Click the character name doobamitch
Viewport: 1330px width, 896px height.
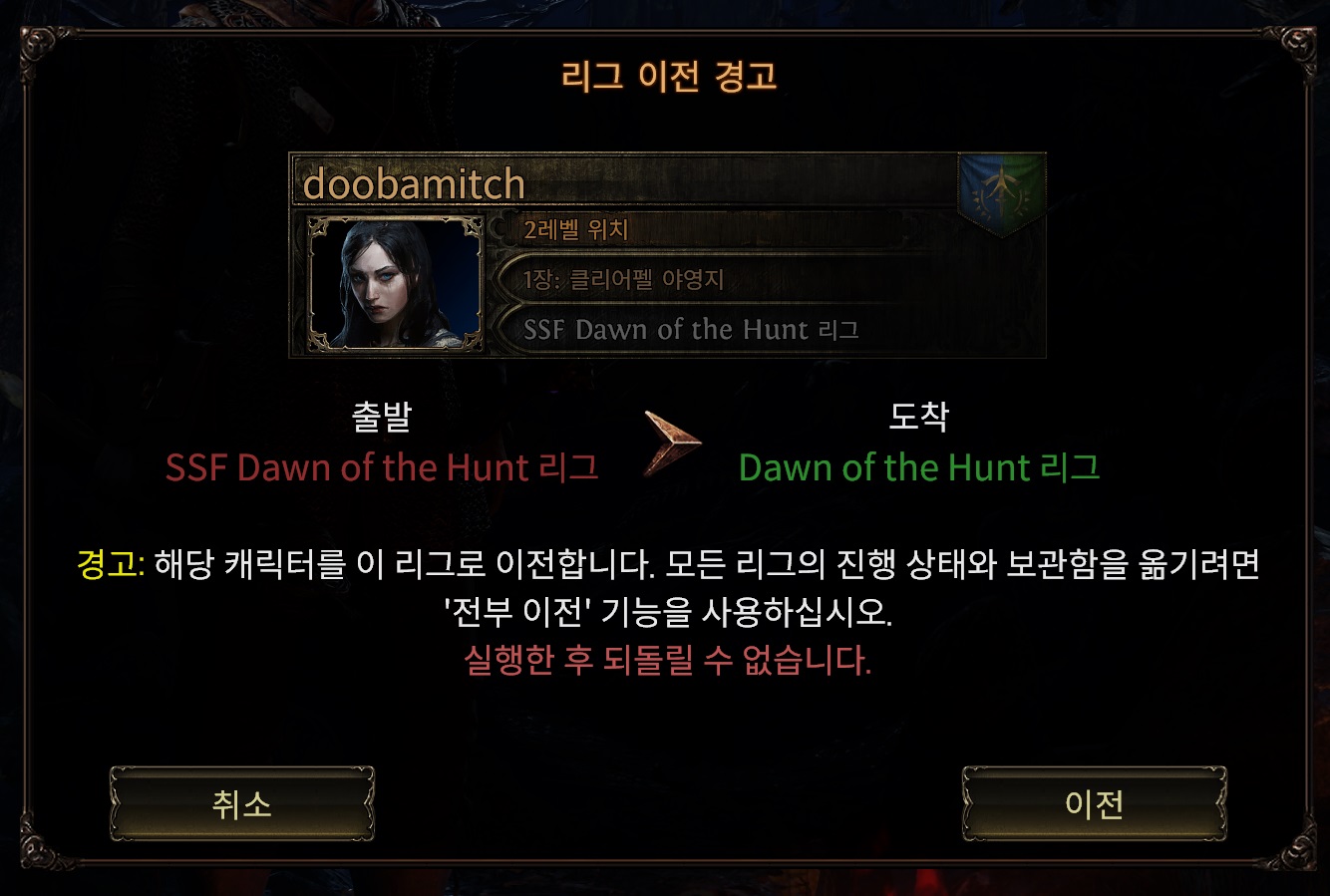(412, 184)
